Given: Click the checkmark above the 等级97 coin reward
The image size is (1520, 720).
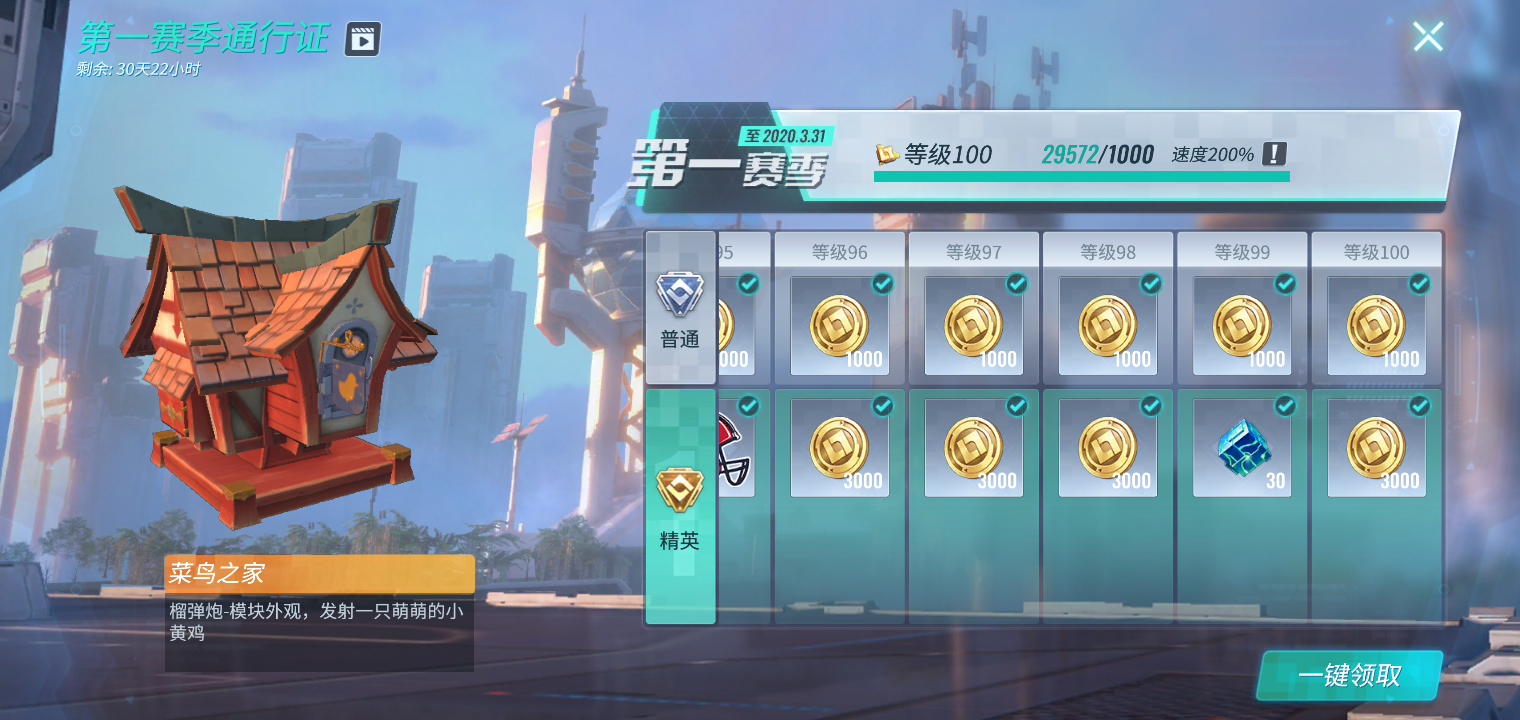Looking at the screenshot, I should [1016, 284].
